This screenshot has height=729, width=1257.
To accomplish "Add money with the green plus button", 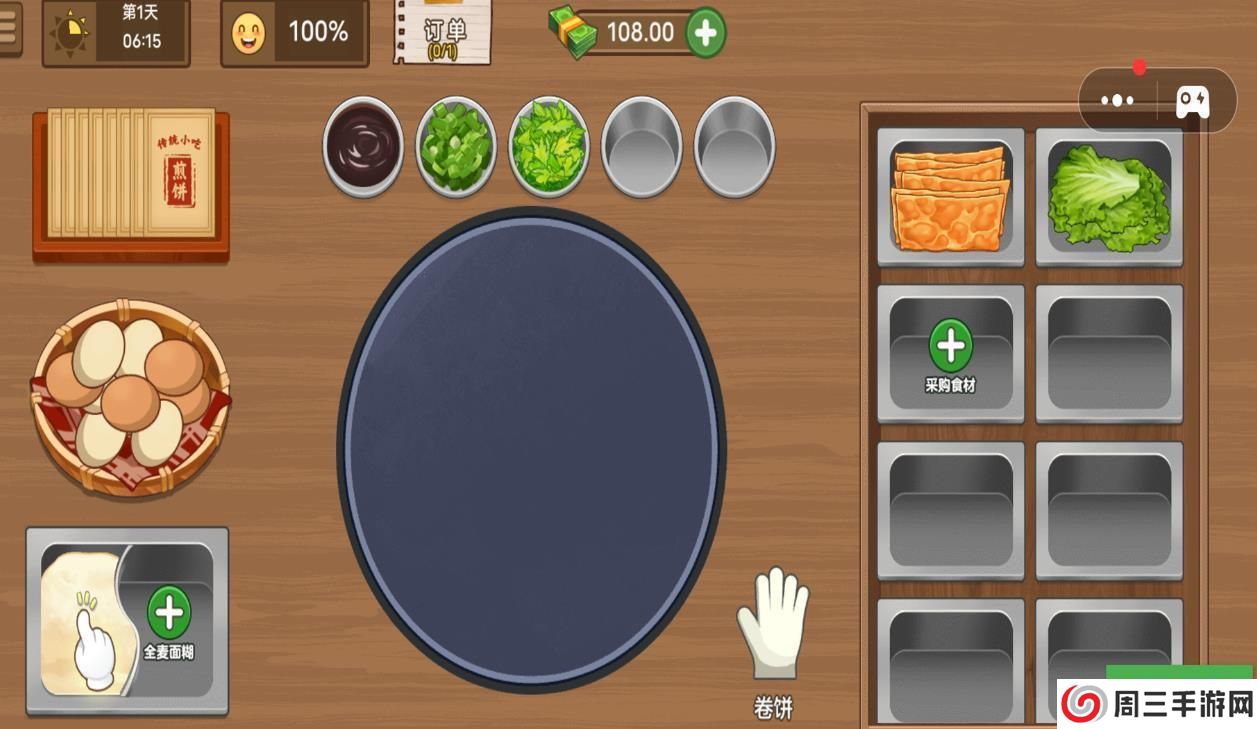I will pos(705,33).
